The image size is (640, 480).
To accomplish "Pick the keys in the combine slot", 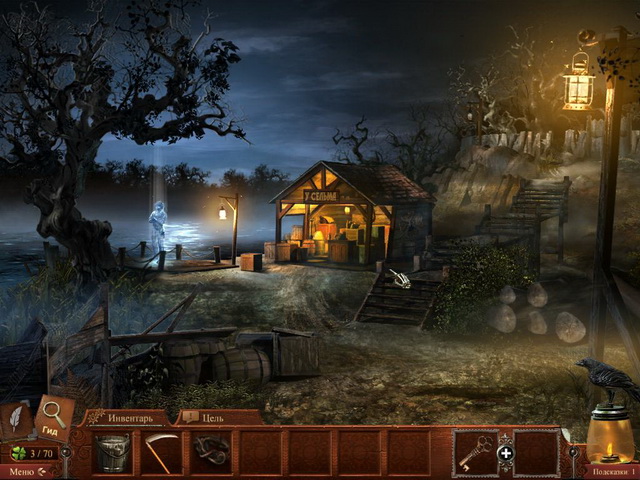I will point(475,452).
